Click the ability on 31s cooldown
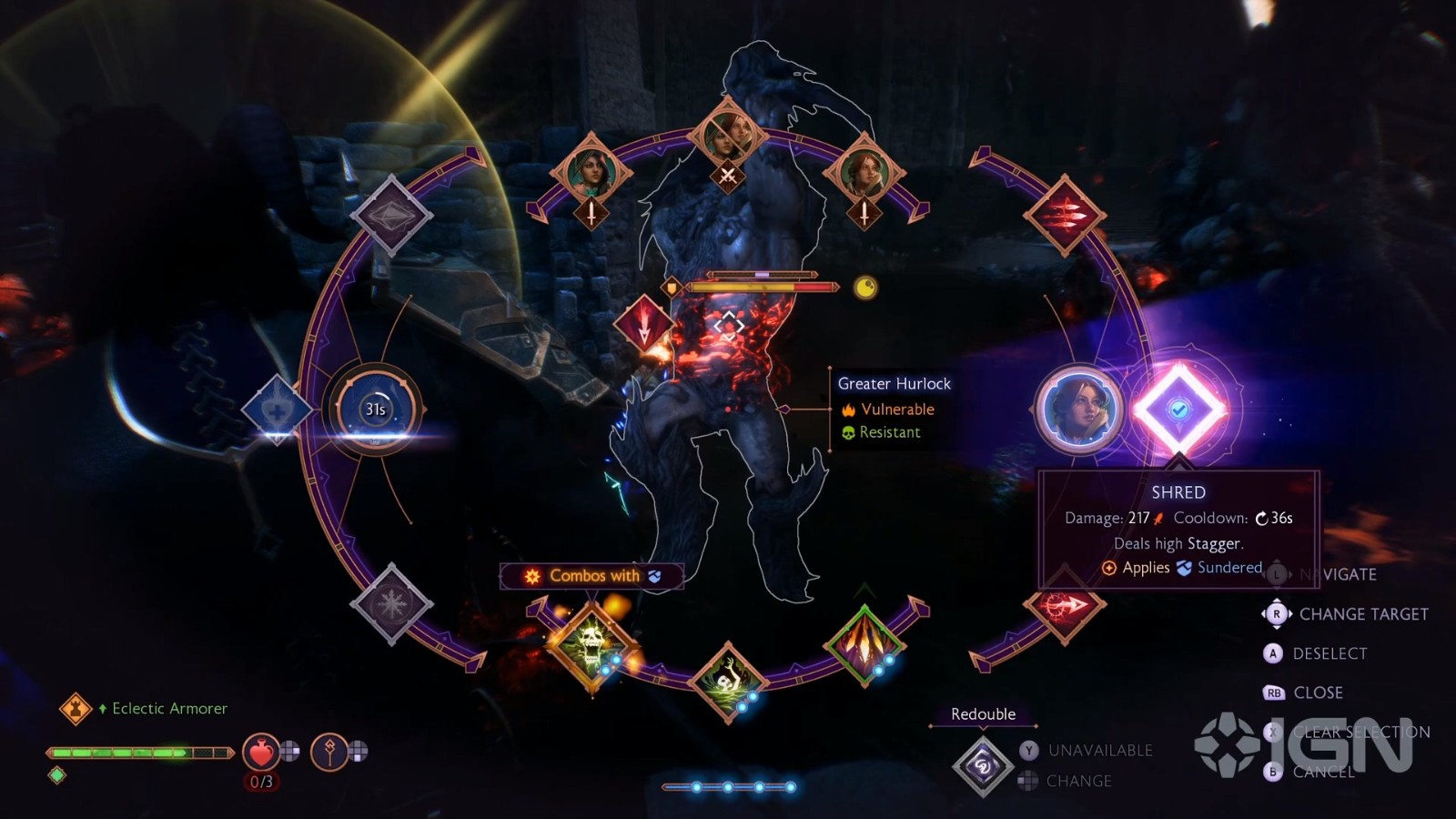The width and height of the screenshot is (1456, 819). point(375,409)
